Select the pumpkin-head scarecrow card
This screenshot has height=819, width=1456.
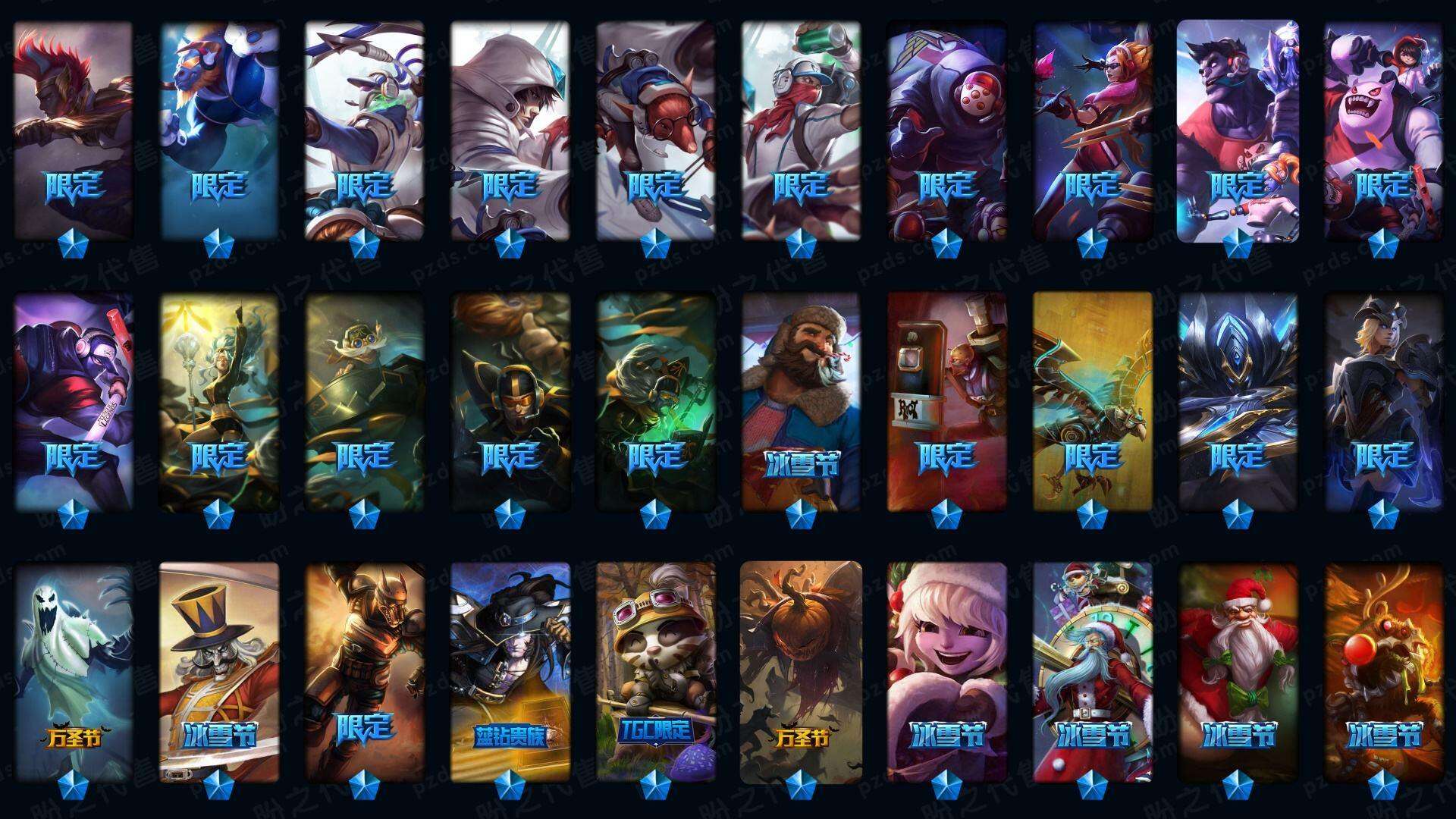(x=801, y=671)
